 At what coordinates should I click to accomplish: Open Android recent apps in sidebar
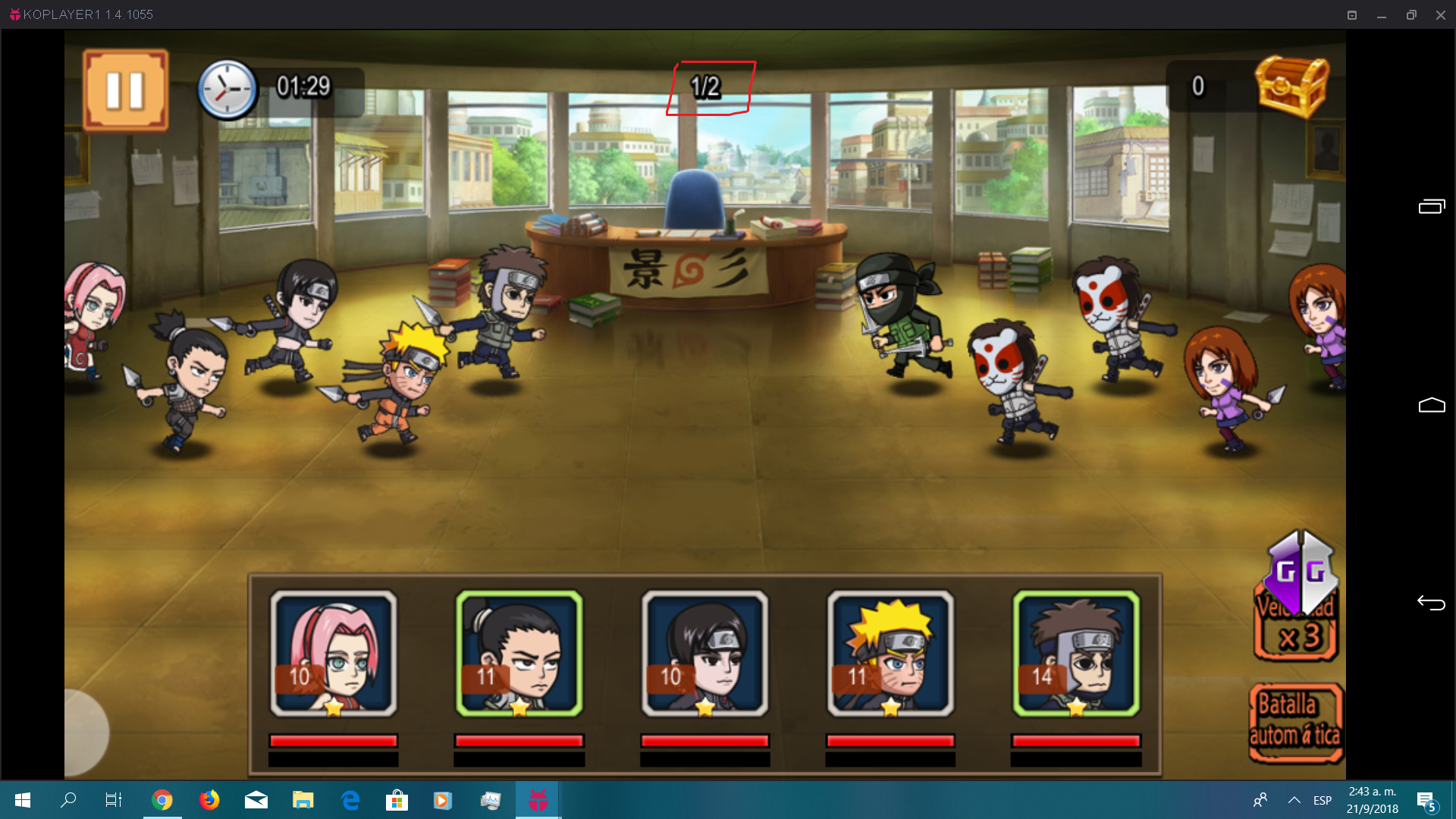(x=1431, y=206)
